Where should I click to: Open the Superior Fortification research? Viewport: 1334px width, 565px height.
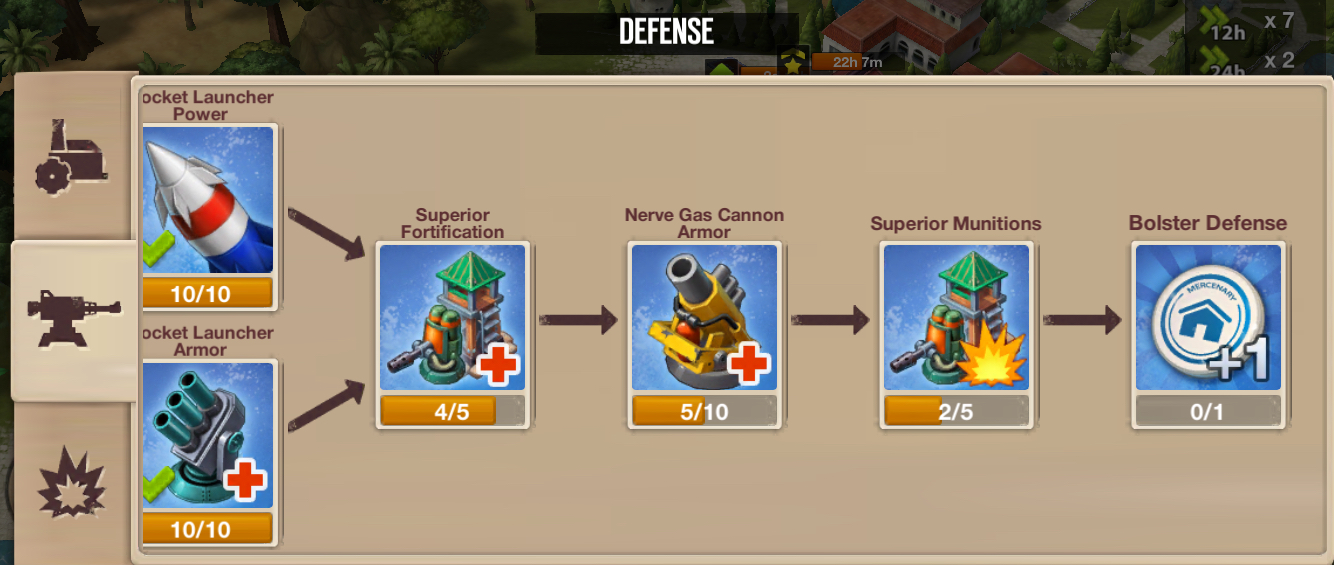[453, 318]
